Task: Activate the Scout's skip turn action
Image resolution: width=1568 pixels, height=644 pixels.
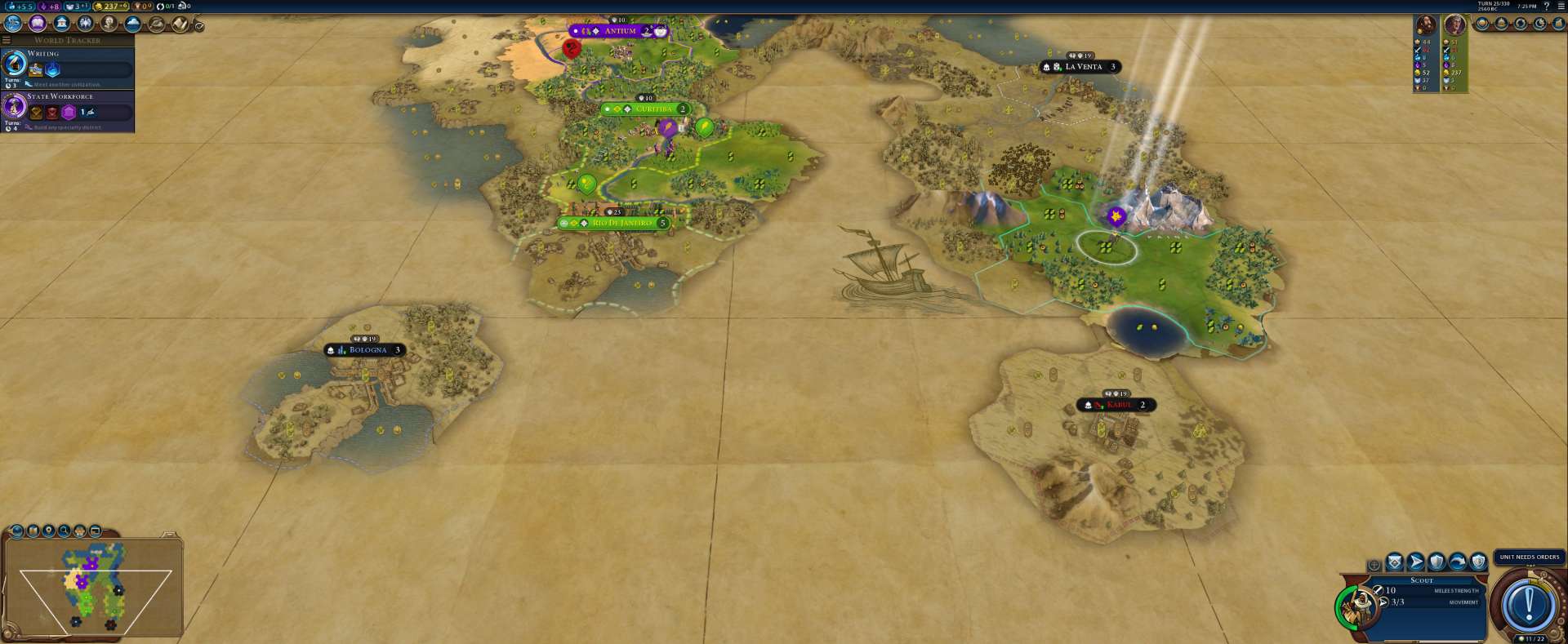Action: 1457,562
